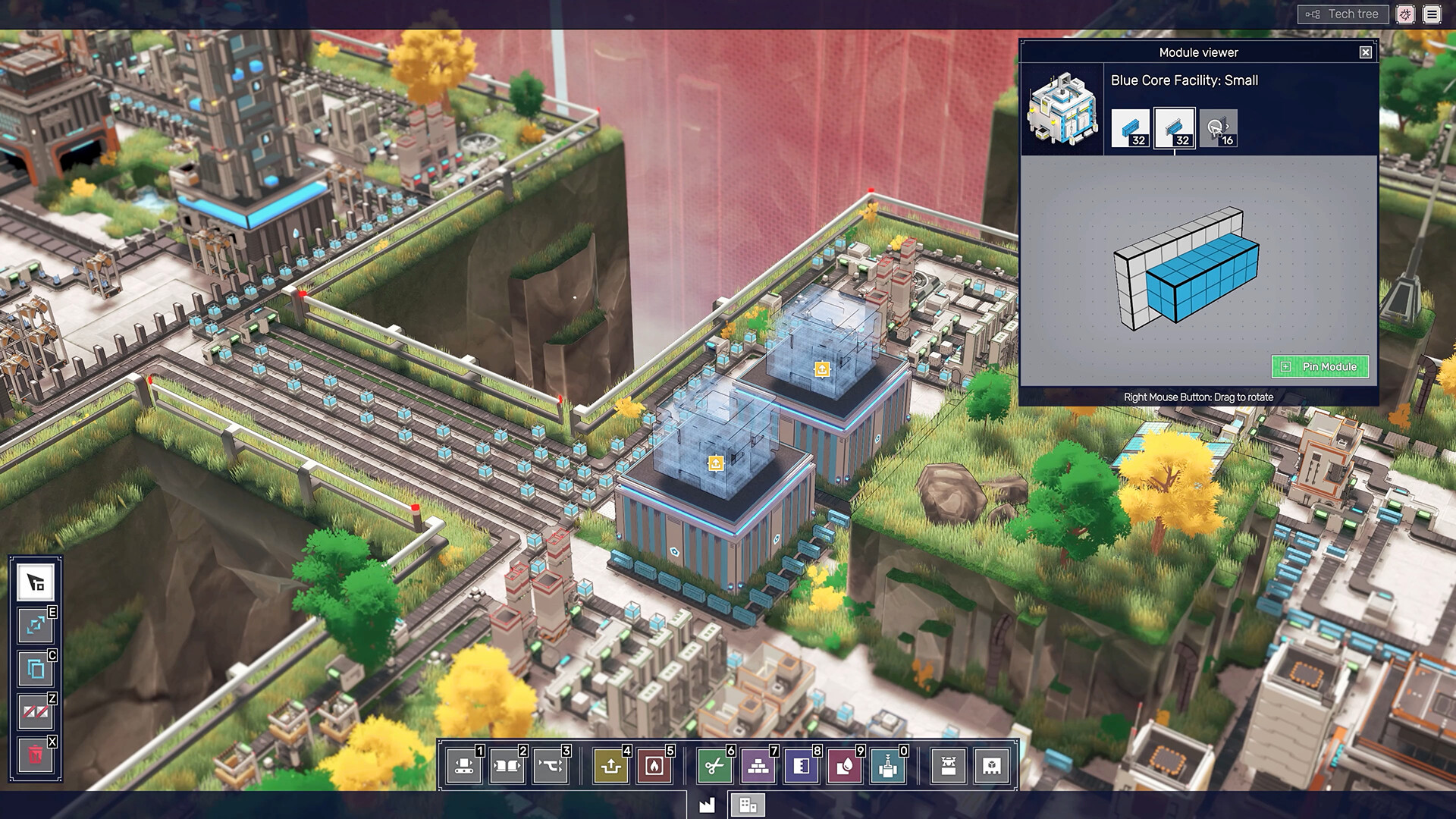Viewport: 1456px width, 819px height.
Task: Open the Tech tree
Action: [1342, 14]
